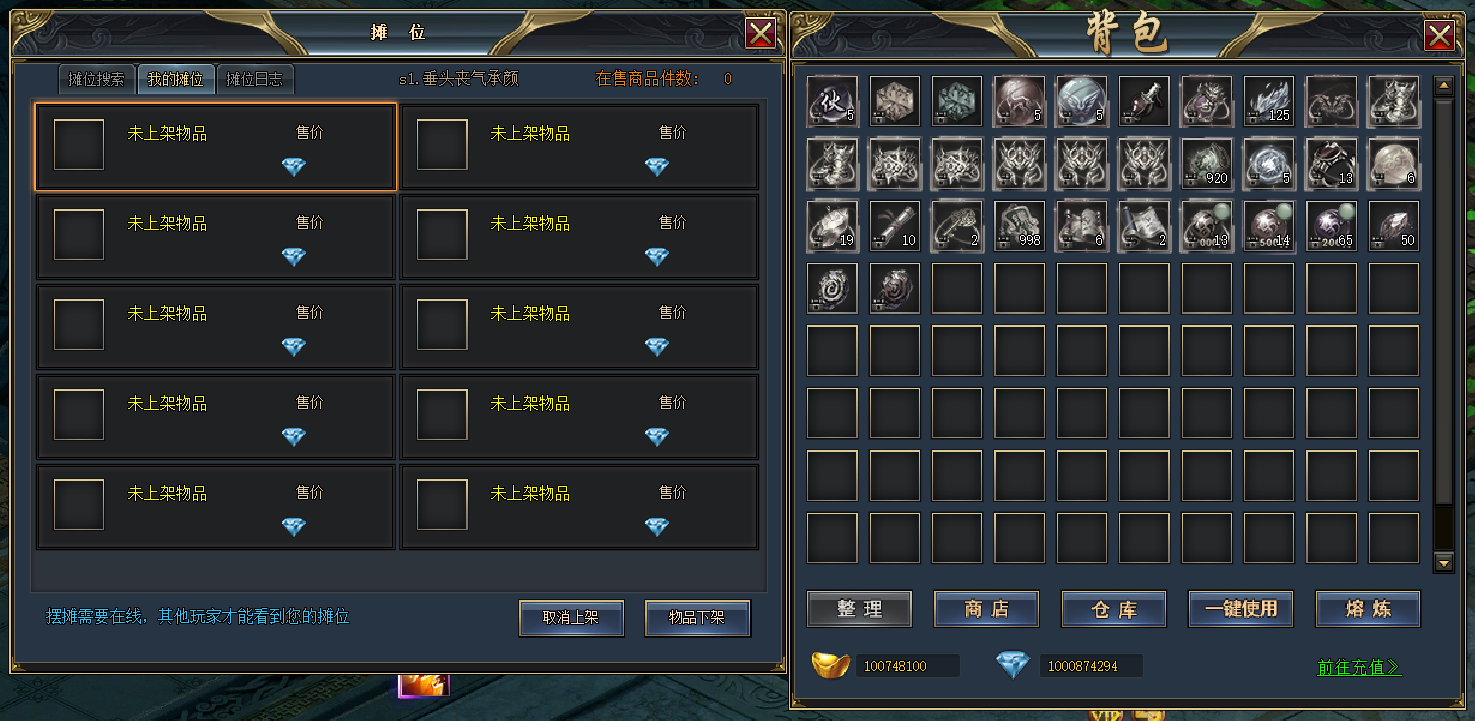Select the 我的摊位 tab
1475x721 pixels.
click(176, 79)
